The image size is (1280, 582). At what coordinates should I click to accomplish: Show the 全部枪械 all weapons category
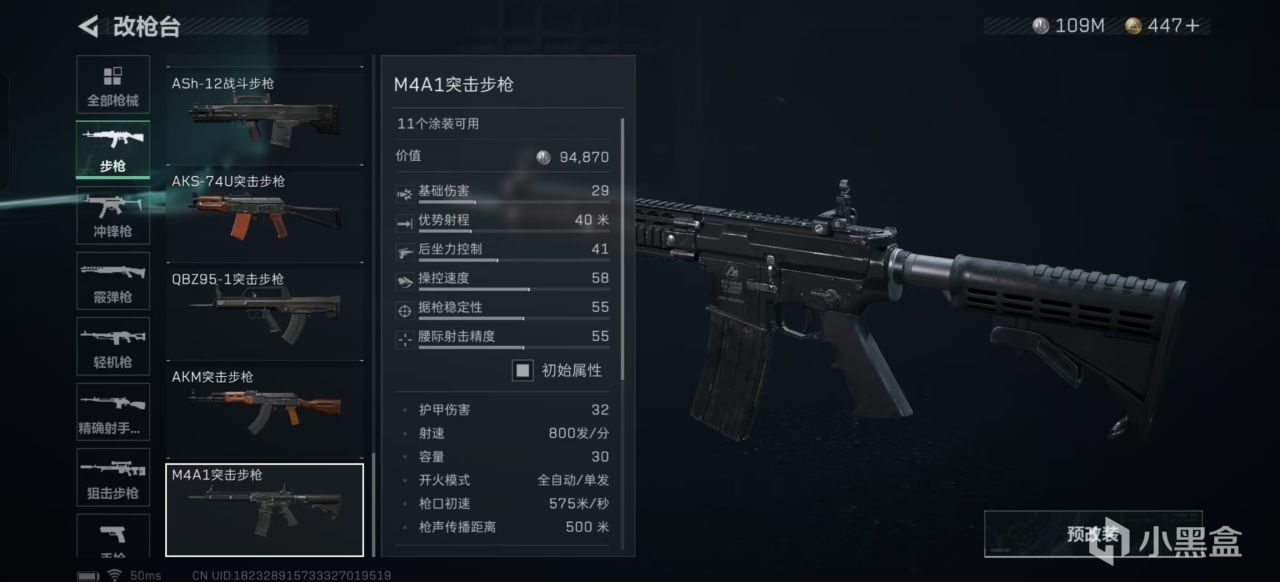tap(113, 86)
